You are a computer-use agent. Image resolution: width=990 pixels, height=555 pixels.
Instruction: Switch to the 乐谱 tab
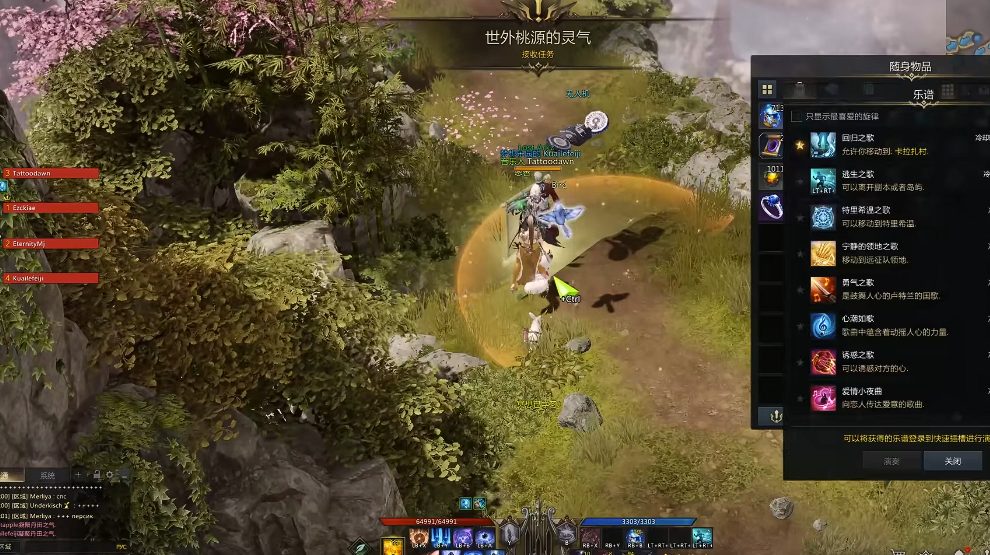(922, 93)
